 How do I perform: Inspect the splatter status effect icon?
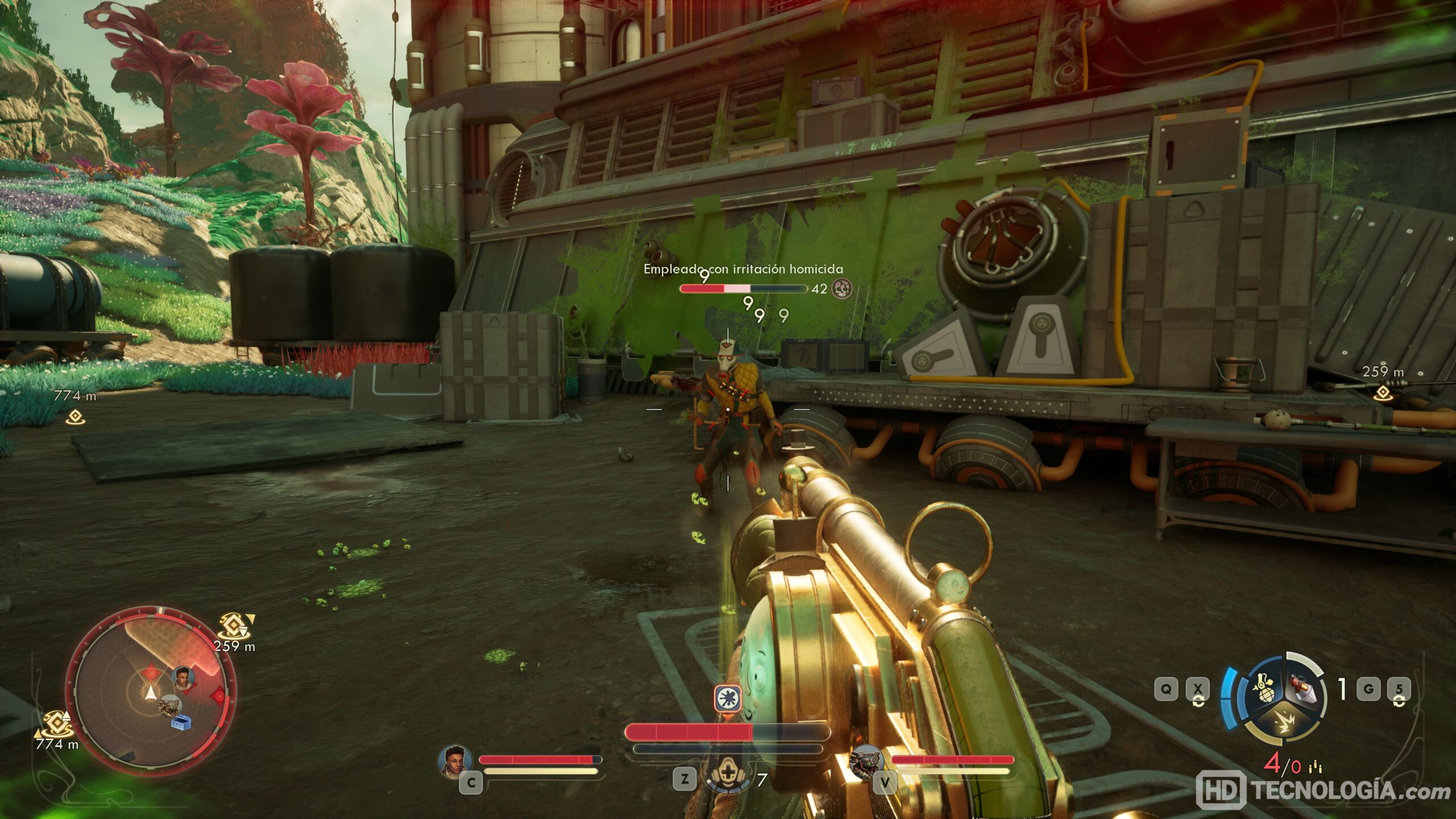[727, 698]
